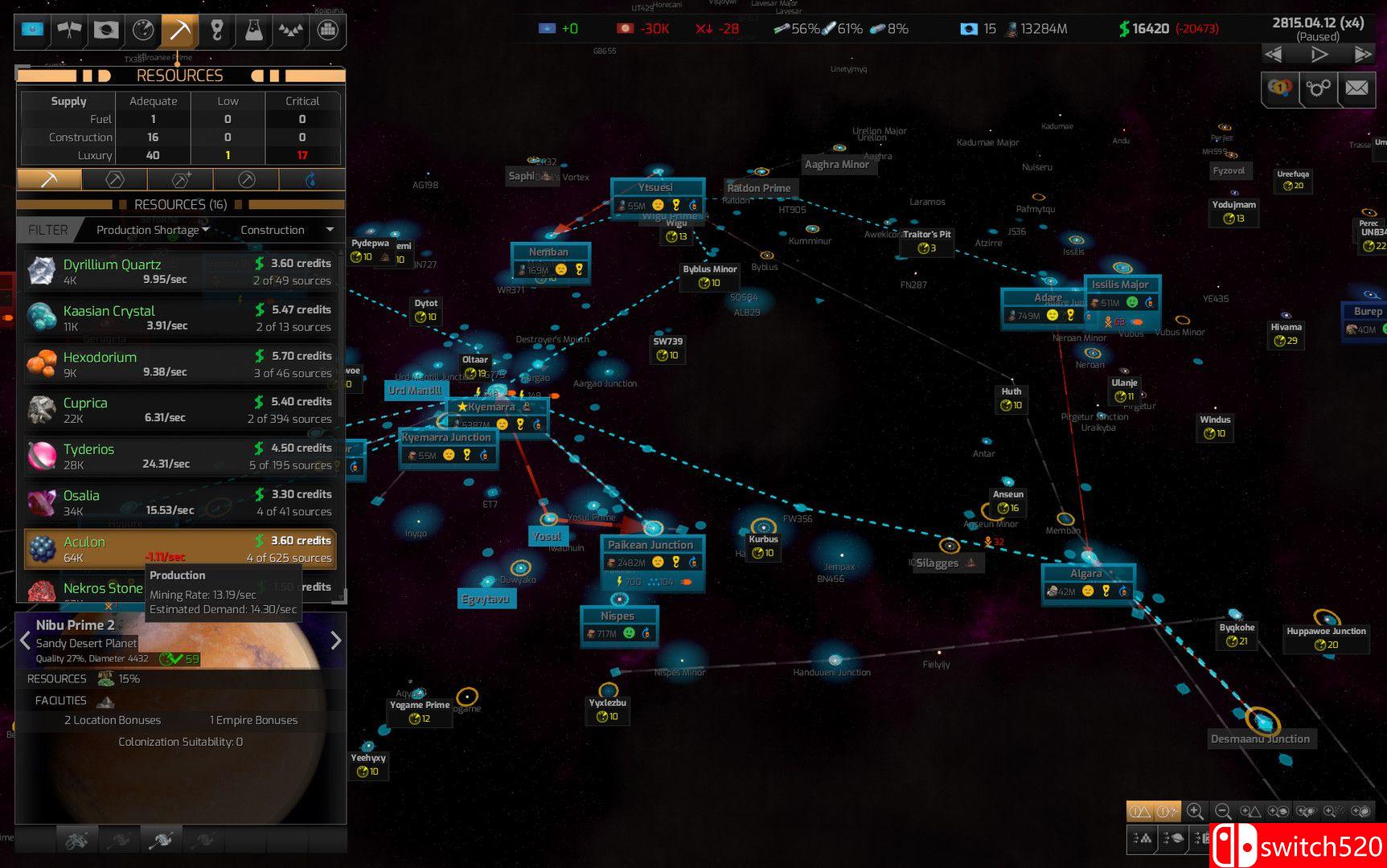Zoom out the galaxy map
The height and width of the screenshot is (868, 1387).
click(1222, 812)
